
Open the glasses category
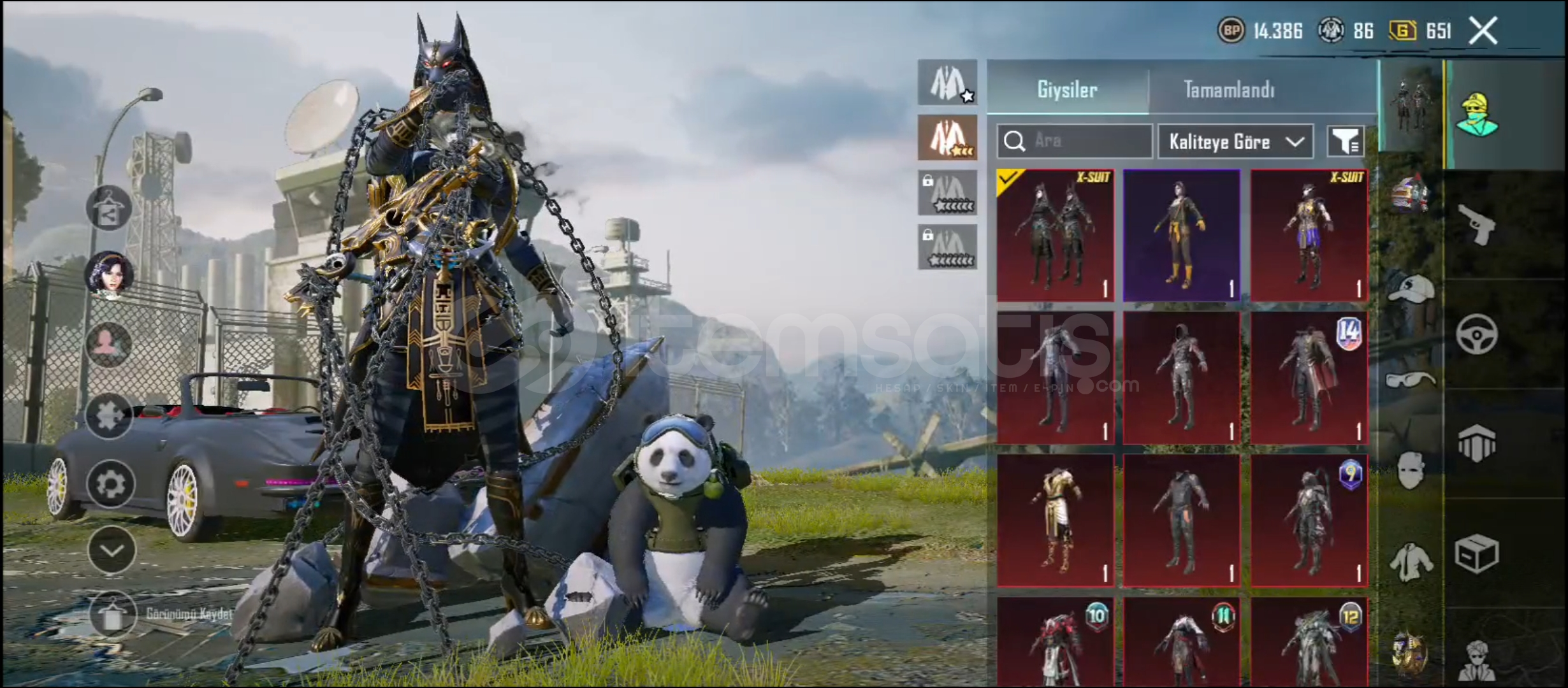coord(1410,381)
